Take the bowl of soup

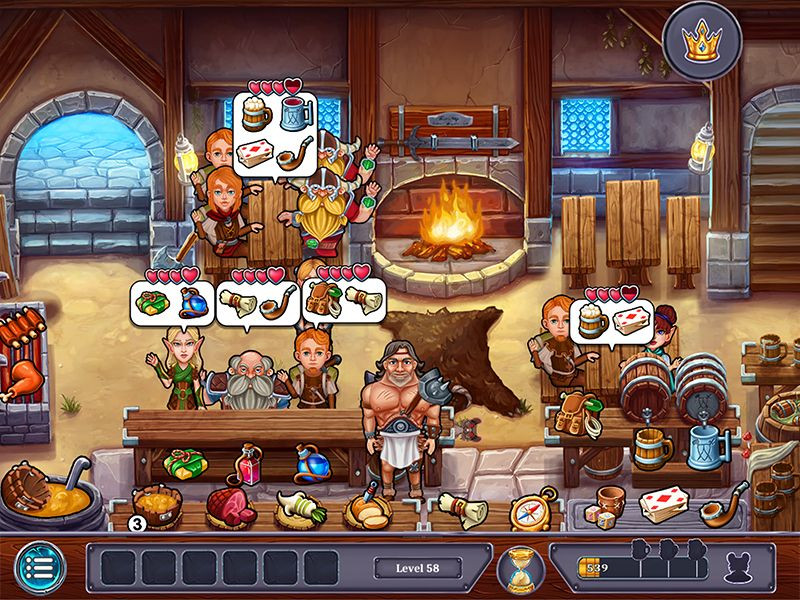click(x=154, y=505)
